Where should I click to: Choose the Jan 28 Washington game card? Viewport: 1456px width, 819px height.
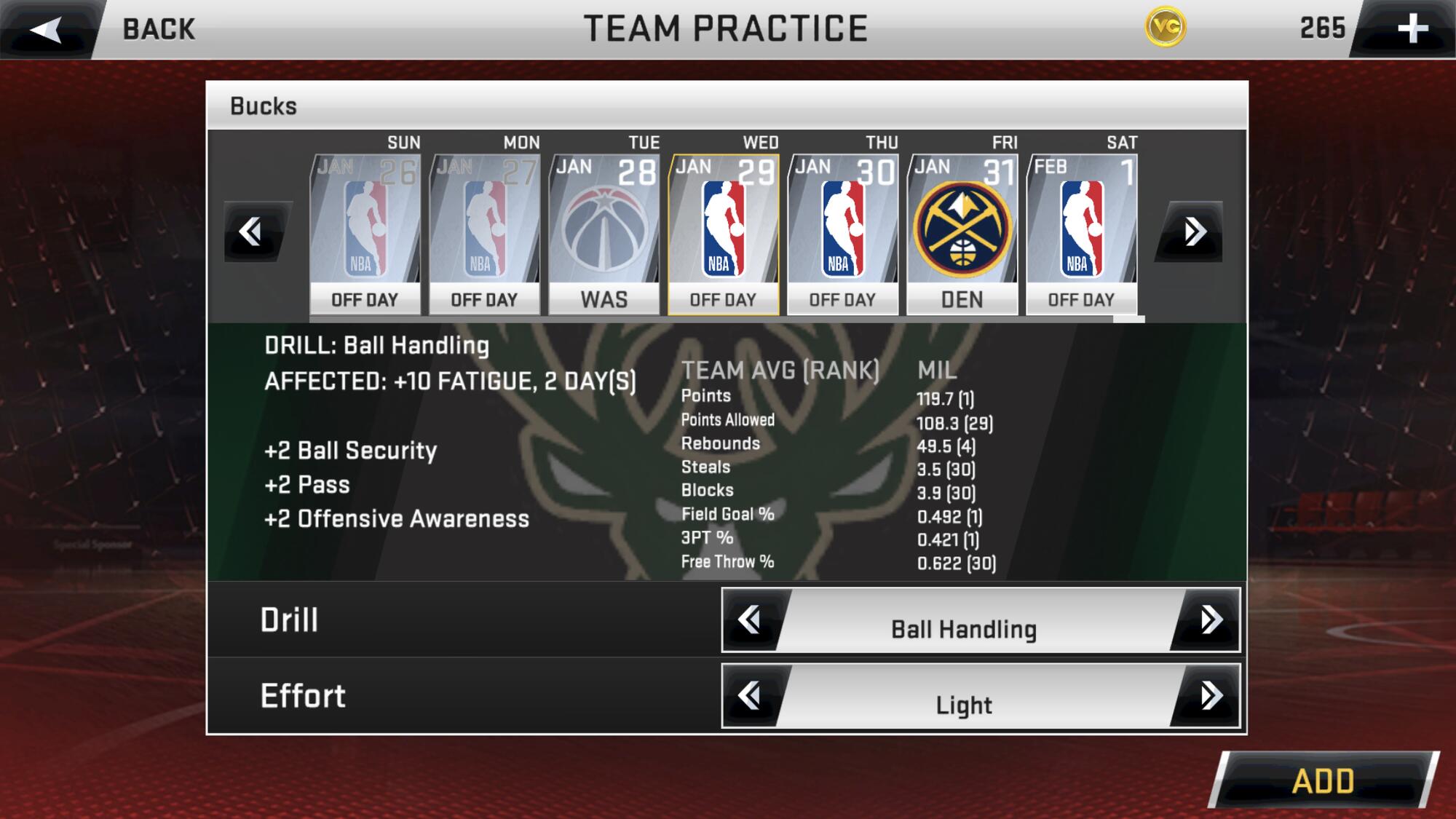click(x=604, y=233)
